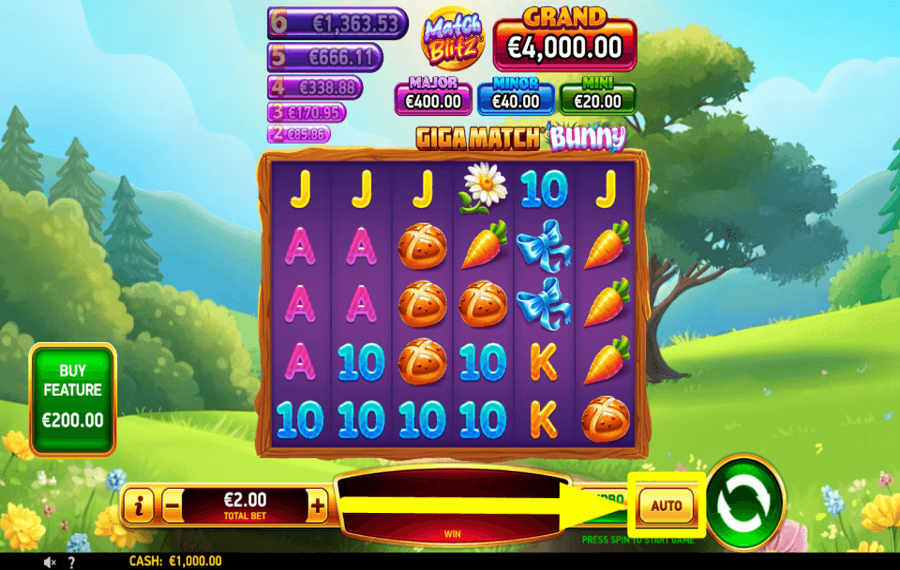The height and width of the screenshot is (570, 900).
Task: Decrease the total bet with minus
Action: pos(172,507)
